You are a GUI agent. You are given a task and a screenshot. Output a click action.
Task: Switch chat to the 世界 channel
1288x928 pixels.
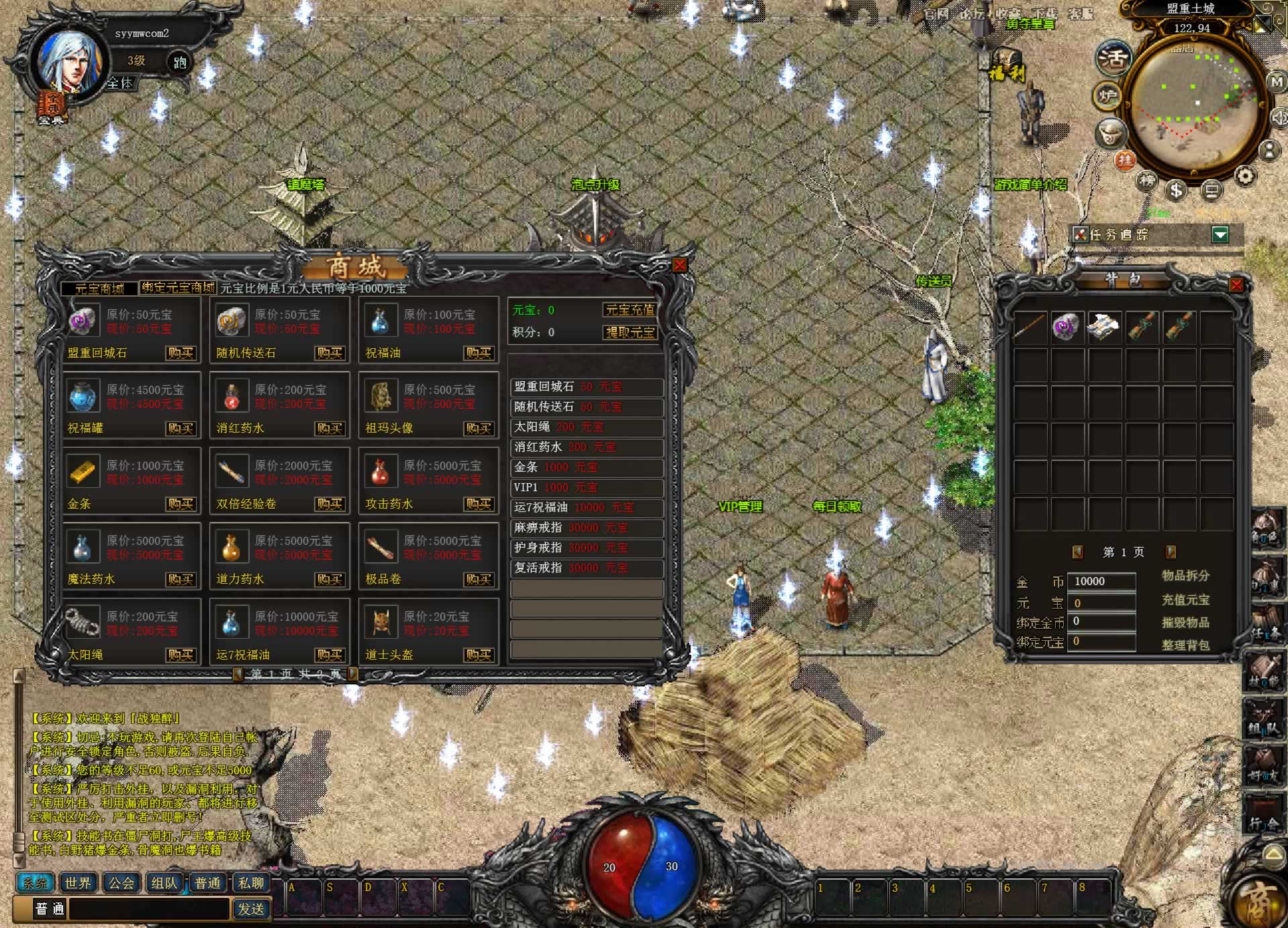(x=78, y=883)
